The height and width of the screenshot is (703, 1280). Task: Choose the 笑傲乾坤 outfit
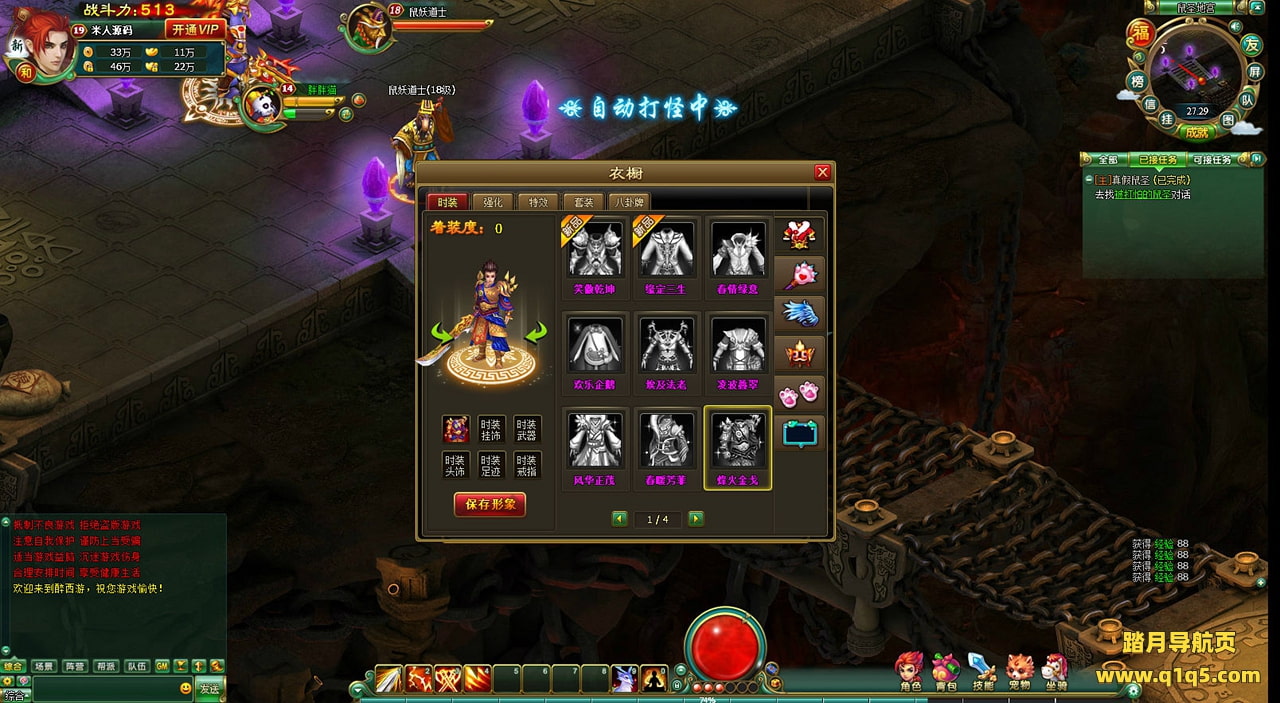595,250
